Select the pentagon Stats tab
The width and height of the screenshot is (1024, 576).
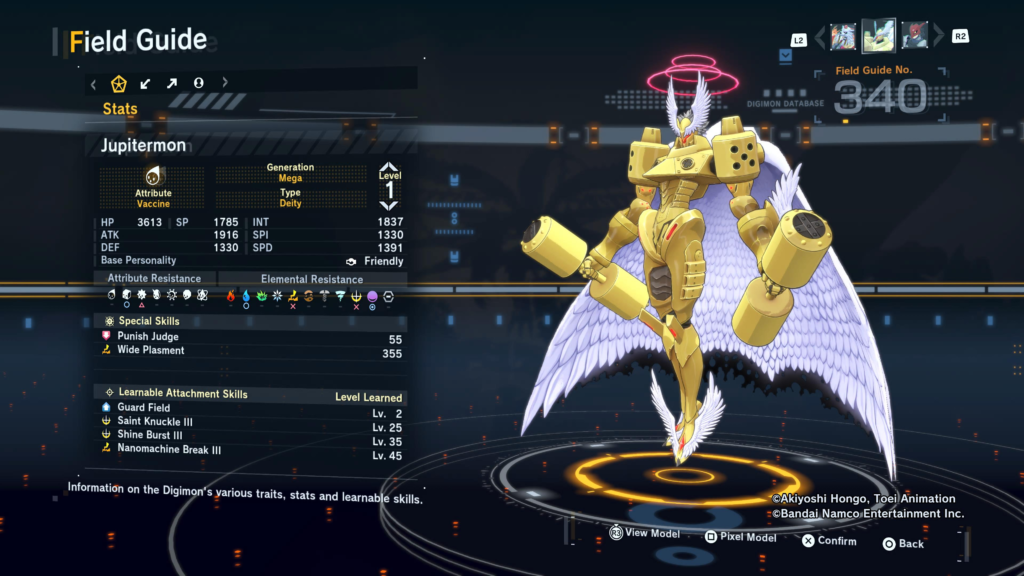(x=118, y=84)
